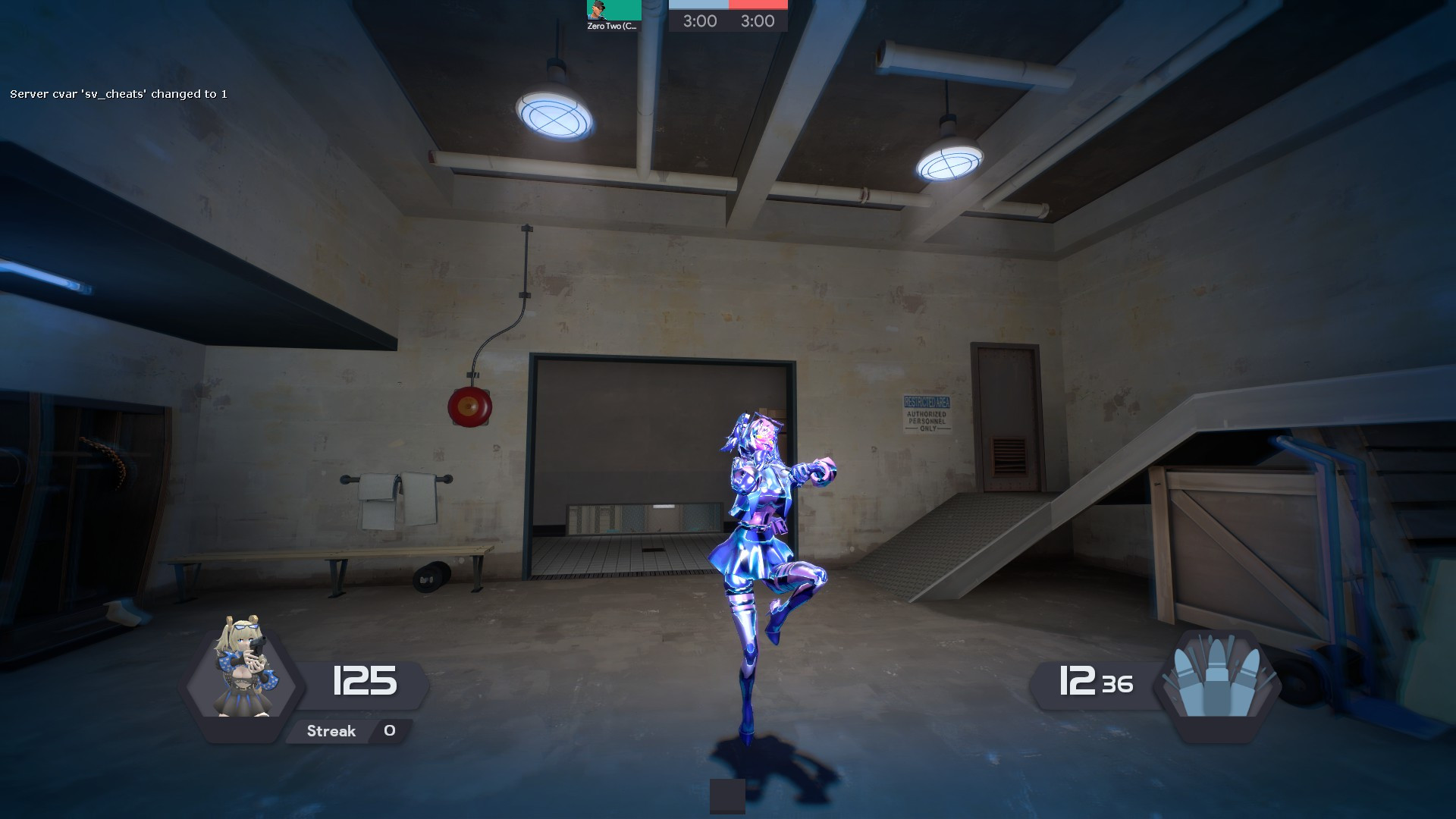Click the dark crosshair box at screen bottom
Screen dimensions: 1456x819
point(726,796)
